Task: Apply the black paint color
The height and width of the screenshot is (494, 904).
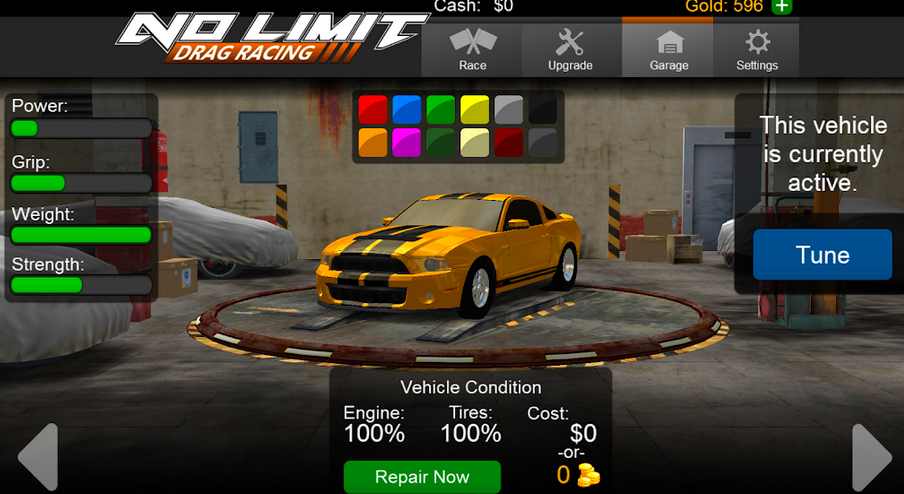Action: coord(543,109)
